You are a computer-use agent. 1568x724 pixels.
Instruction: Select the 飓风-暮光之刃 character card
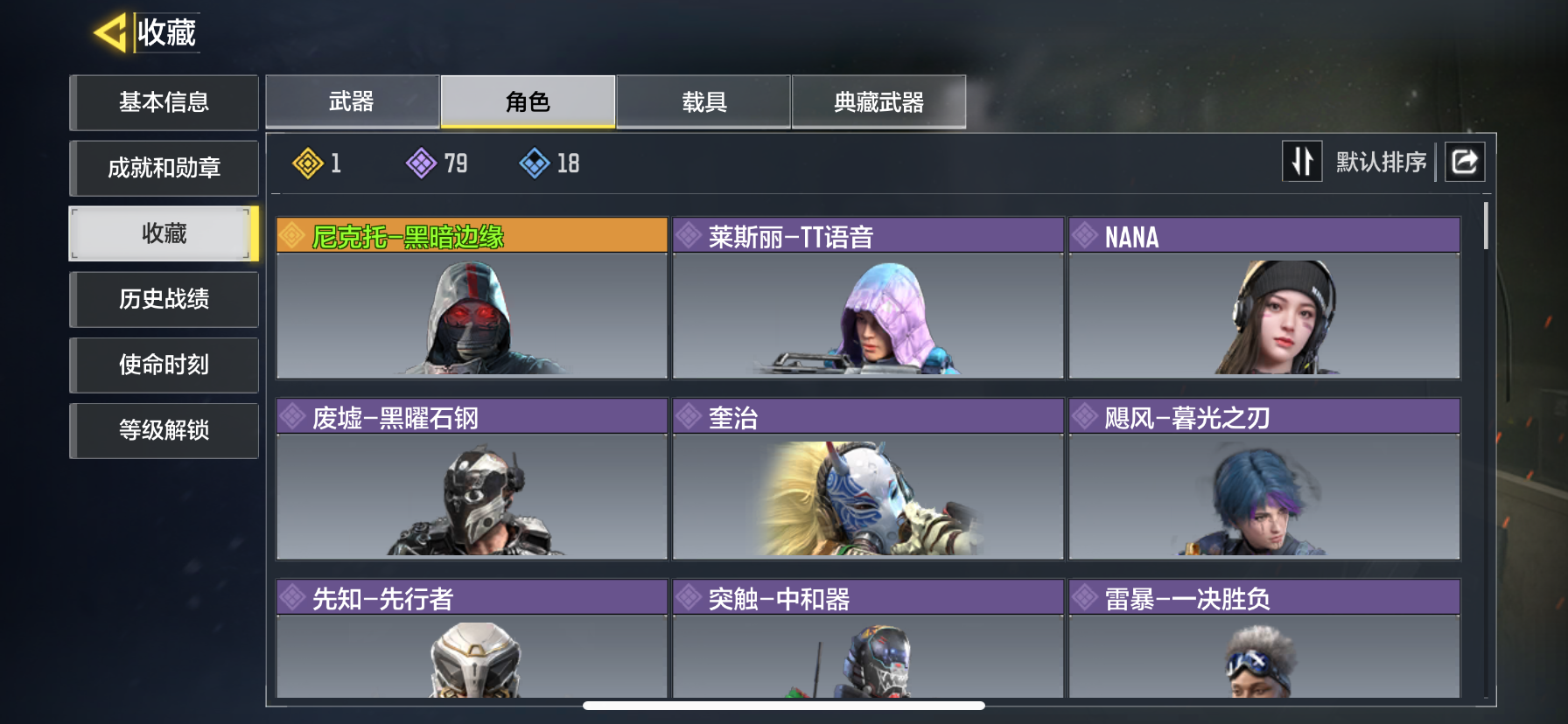coord(1264,479)
